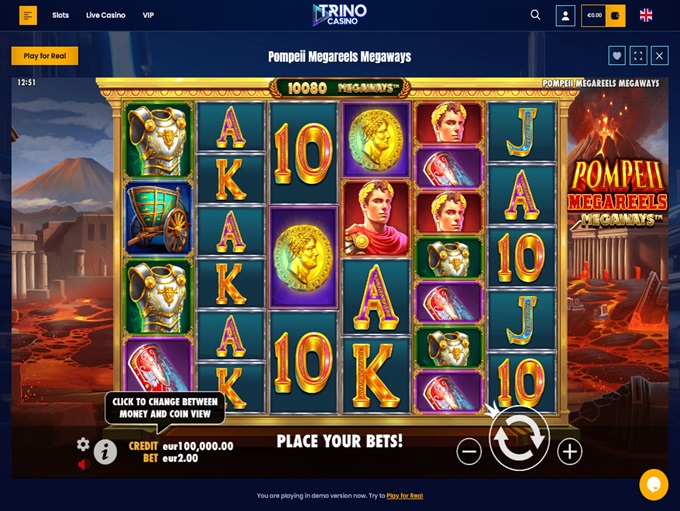The image size is (680, 511).
Task: Open the VIP page
Action: click(149, 16)
